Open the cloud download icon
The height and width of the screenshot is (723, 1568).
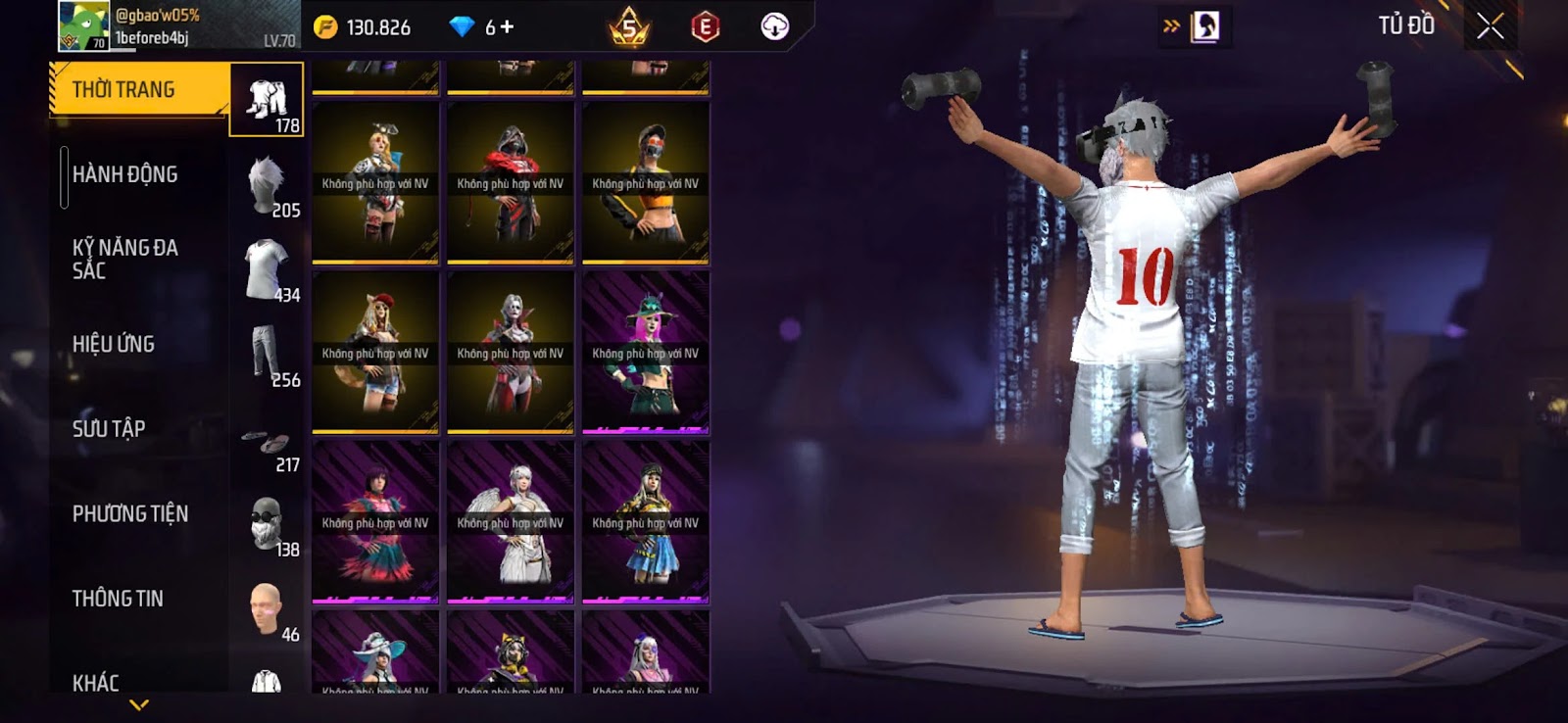click(774, 26)
